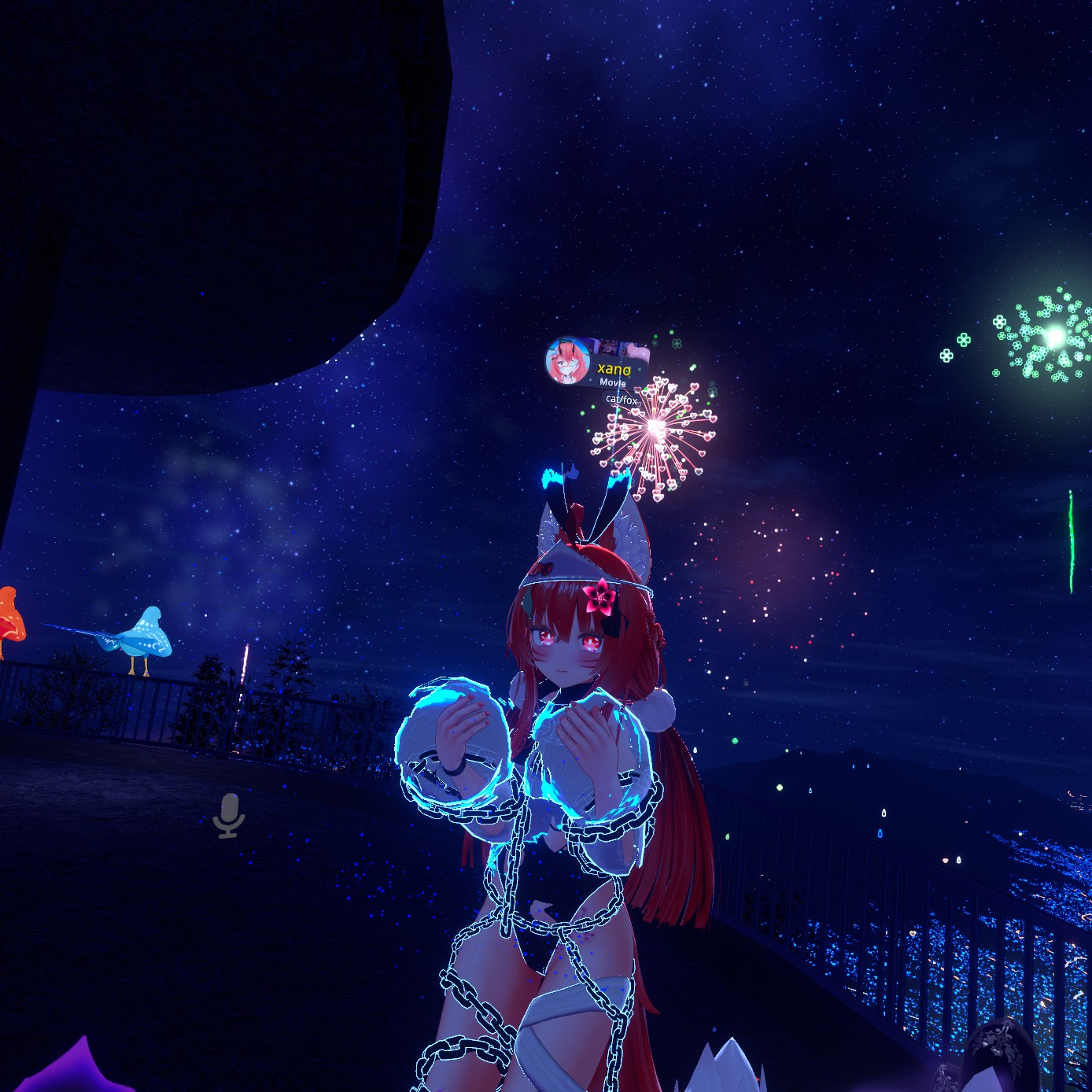Click xano's round profile picture

566,362
